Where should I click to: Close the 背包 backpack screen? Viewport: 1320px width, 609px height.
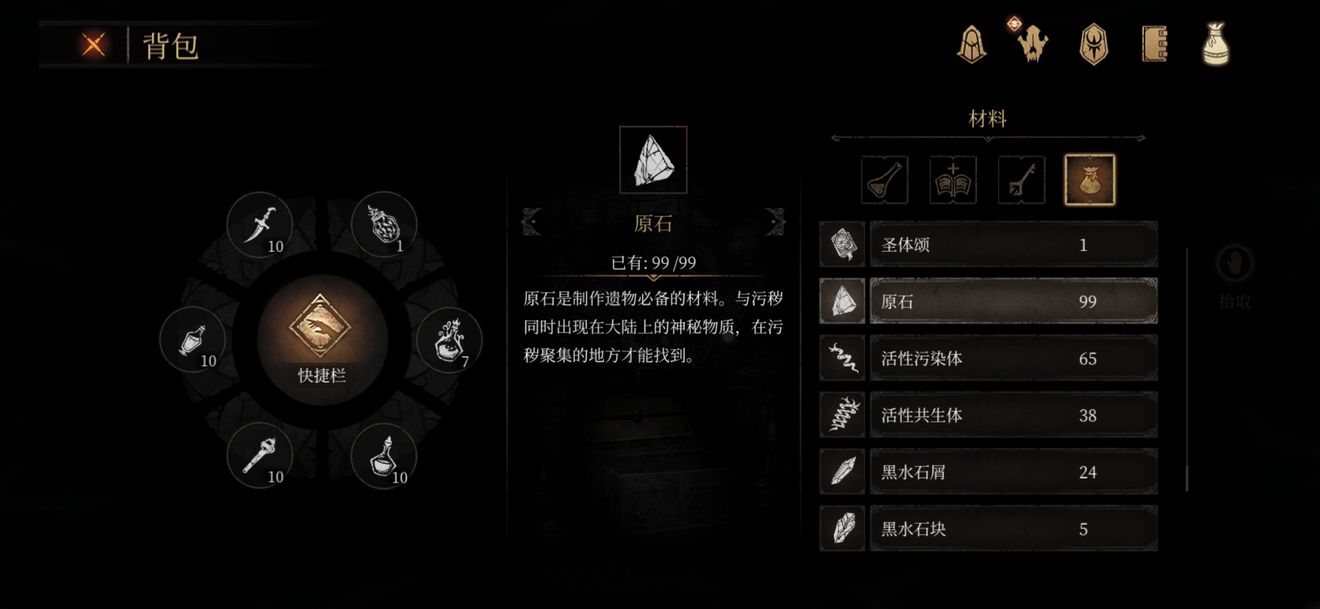(95, 45)
